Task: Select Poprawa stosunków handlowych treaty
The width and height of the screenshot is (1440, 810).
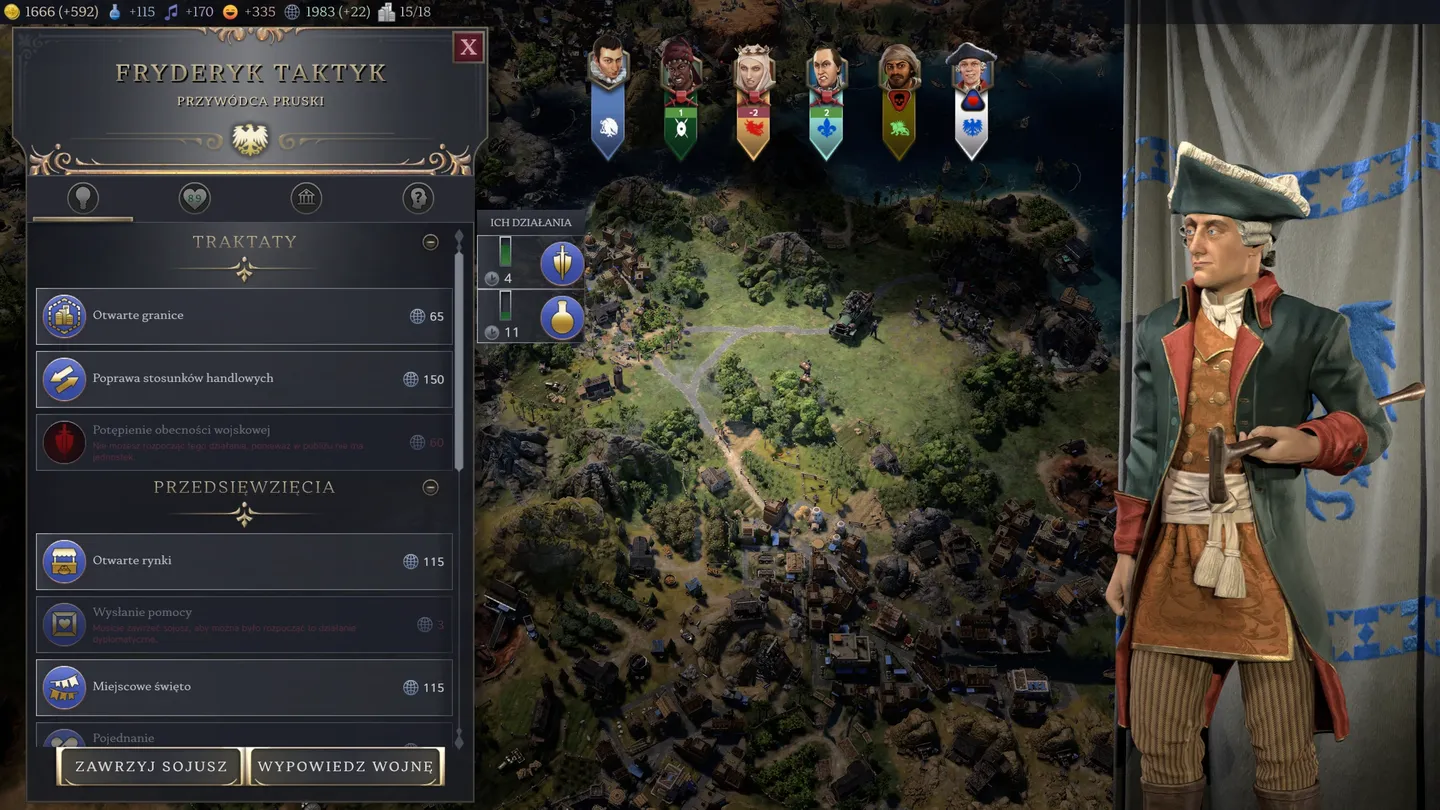Action: pyautogui.click(x=244, y=379)
